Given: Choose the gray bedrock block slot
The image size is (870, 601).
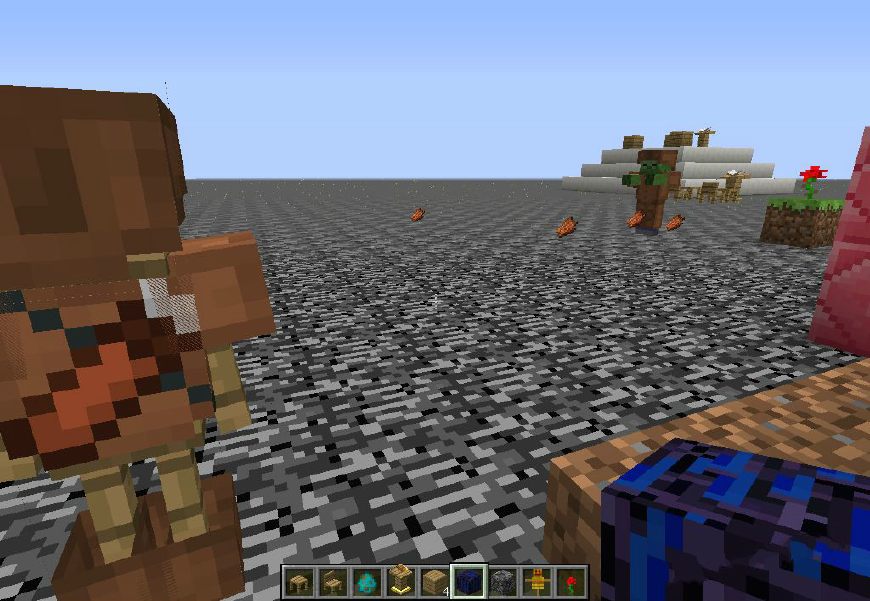Looking at the screenshot, I should point(503,582).
